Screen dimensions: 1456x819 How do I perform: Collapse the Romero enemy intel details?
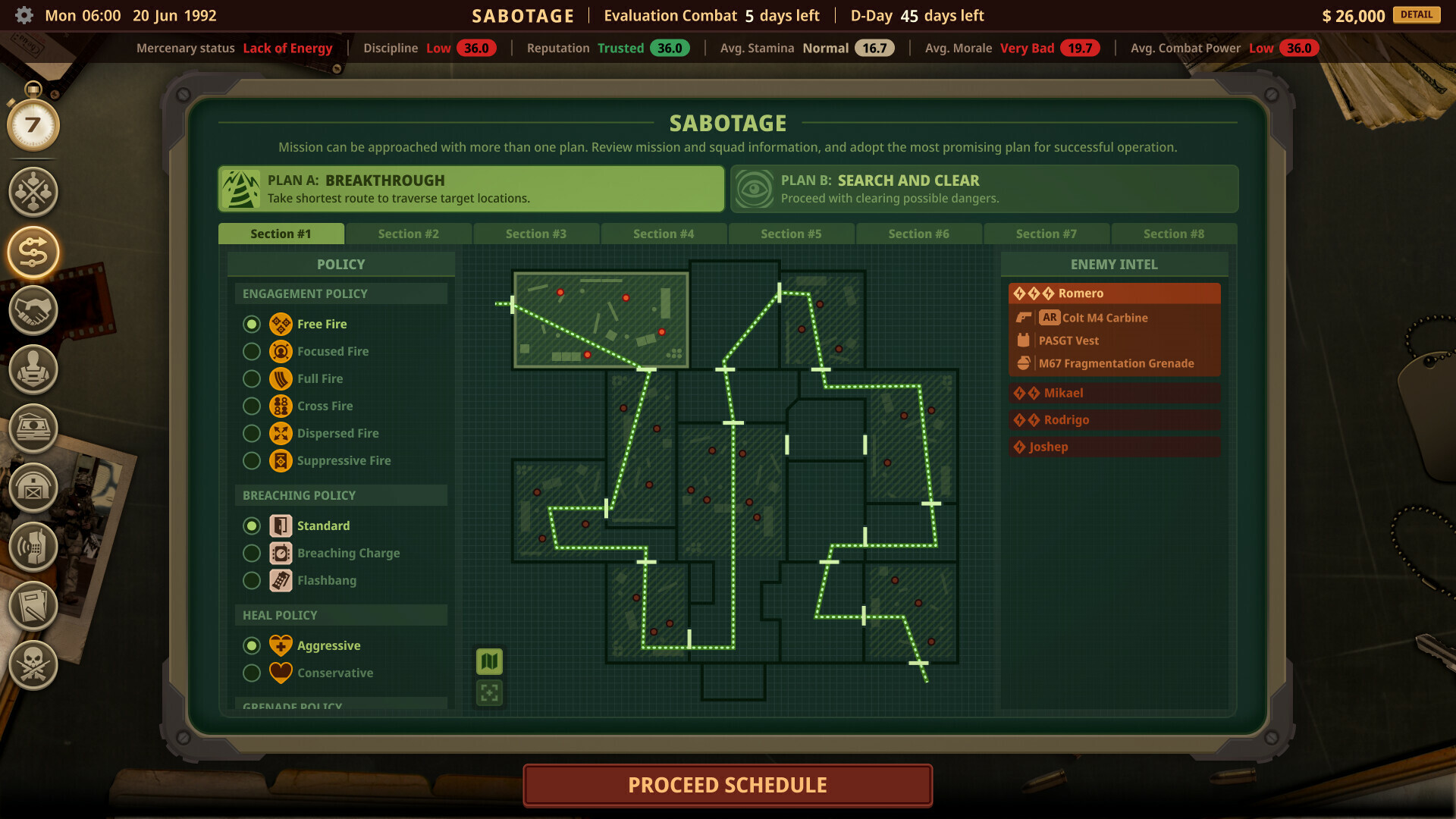[1114, 293]
